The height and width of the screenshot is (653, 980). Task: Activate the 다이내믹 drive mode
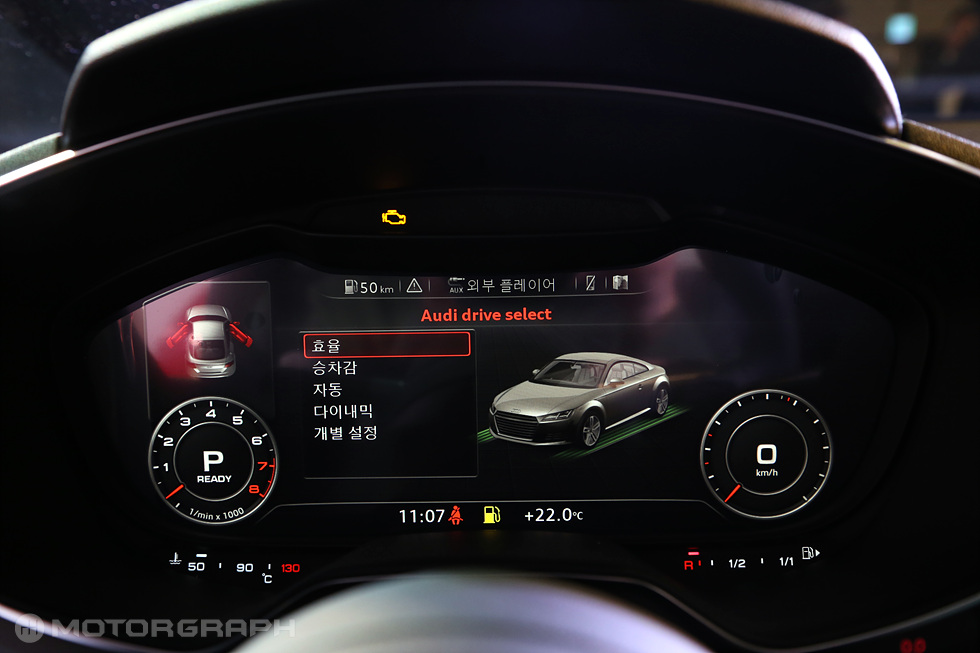click(x=343, y=411)
